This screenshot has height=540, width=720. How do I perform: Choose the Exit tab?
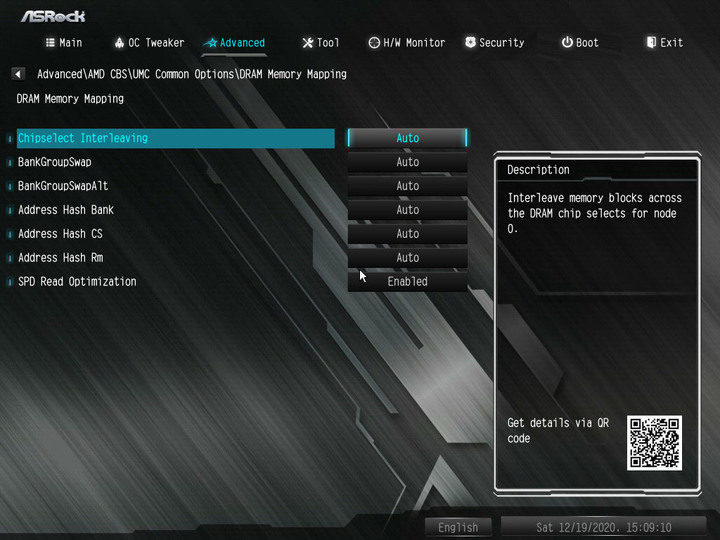coord(665,43)
